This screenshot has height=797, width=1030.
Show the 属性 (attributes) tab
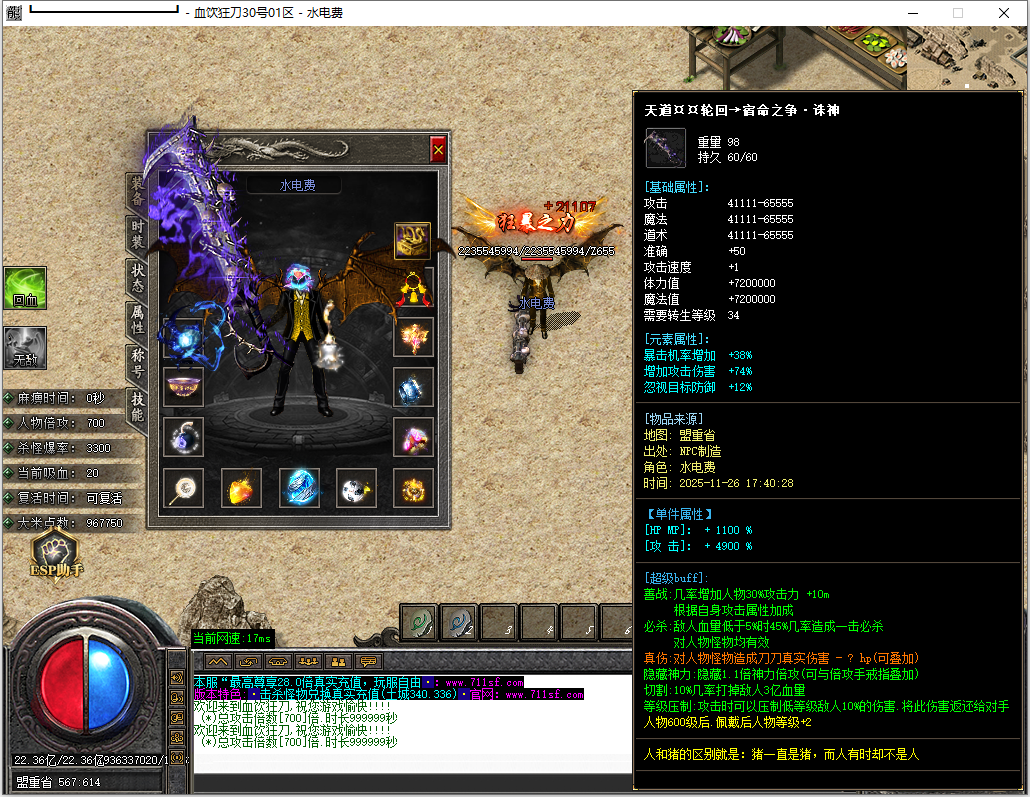(x=137, y=319)
